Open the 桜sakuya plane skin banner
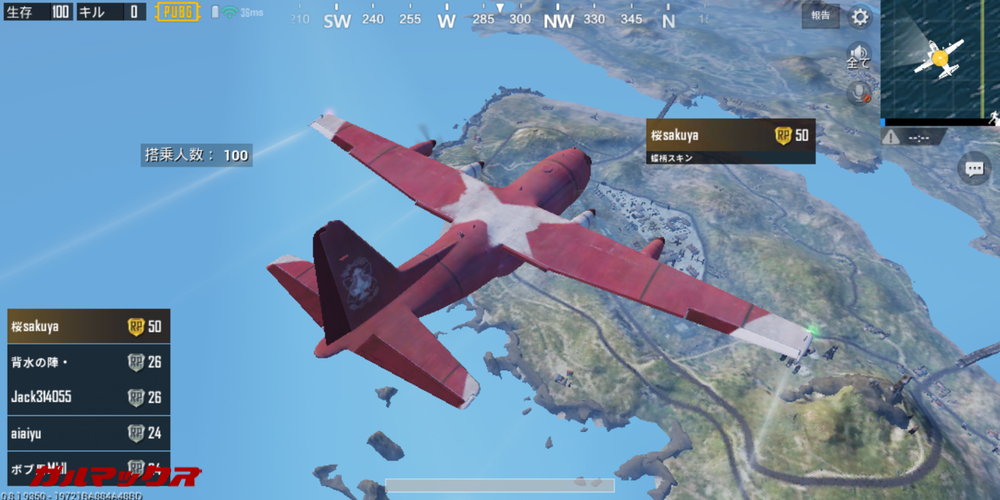The width and height of the screenshot is (1000, 500). coord(730,140)
